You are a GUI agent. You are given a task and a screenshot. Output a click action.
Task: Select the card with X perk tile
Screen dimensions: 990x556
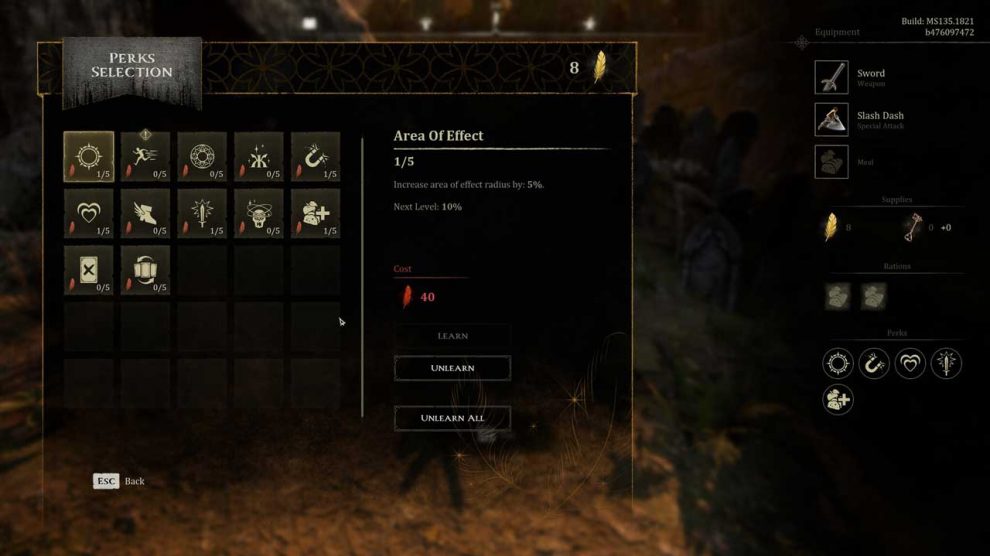tap(89, 270)
